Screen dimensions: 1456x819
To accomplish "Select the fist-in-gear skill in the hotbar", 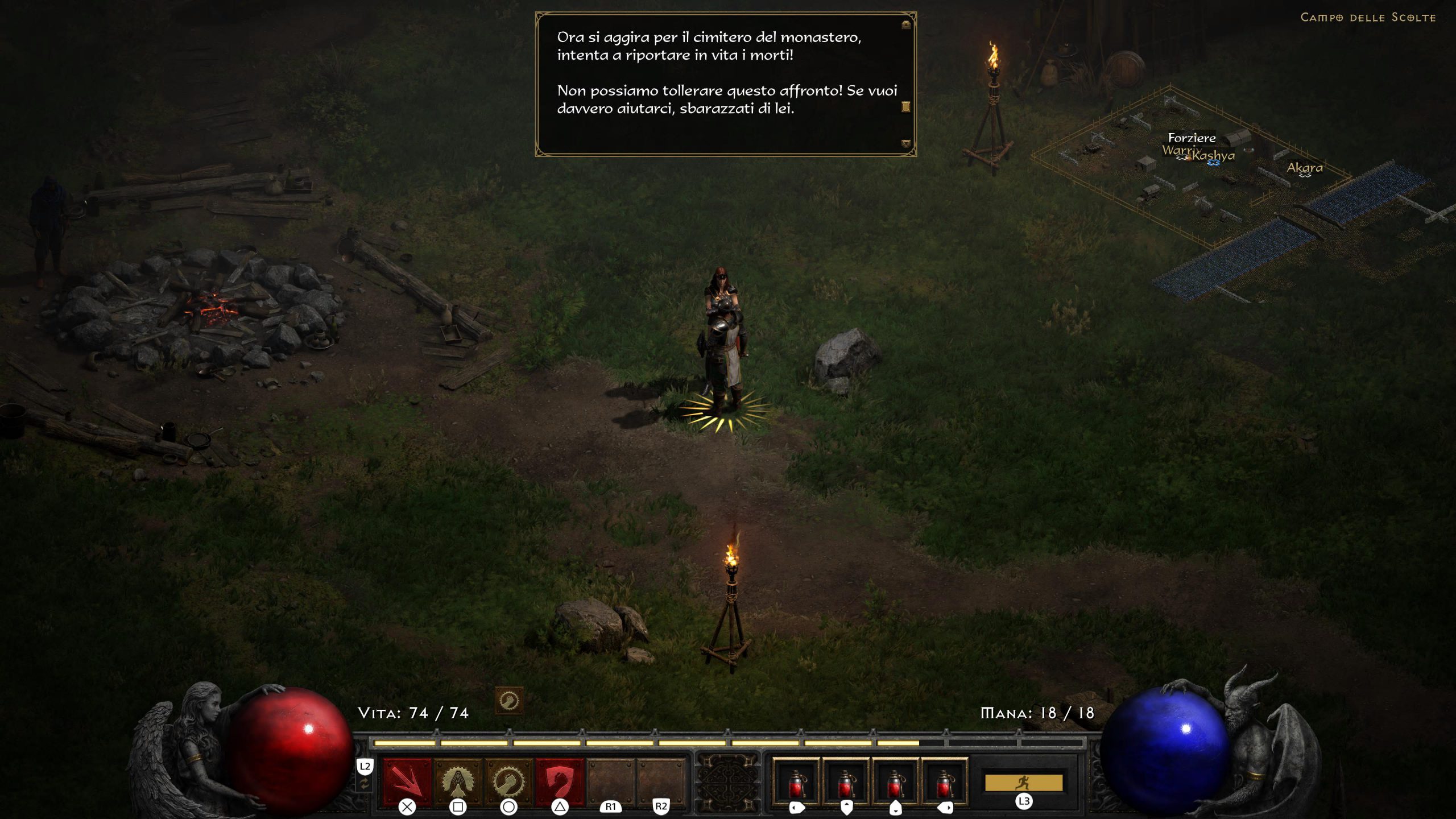I will 508,780.
